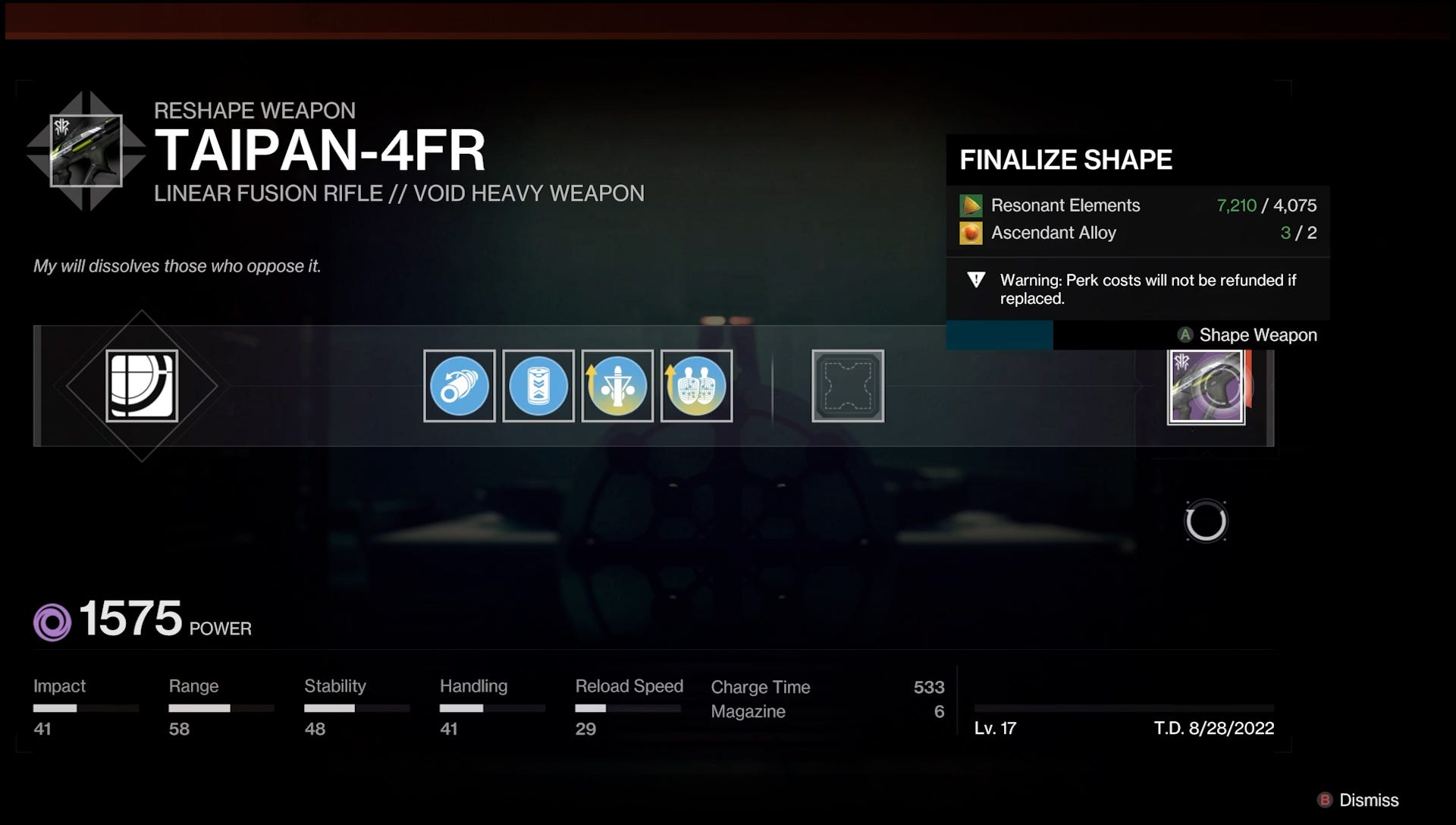Click the empty weapon mod socket

click(x=848, y=386)
